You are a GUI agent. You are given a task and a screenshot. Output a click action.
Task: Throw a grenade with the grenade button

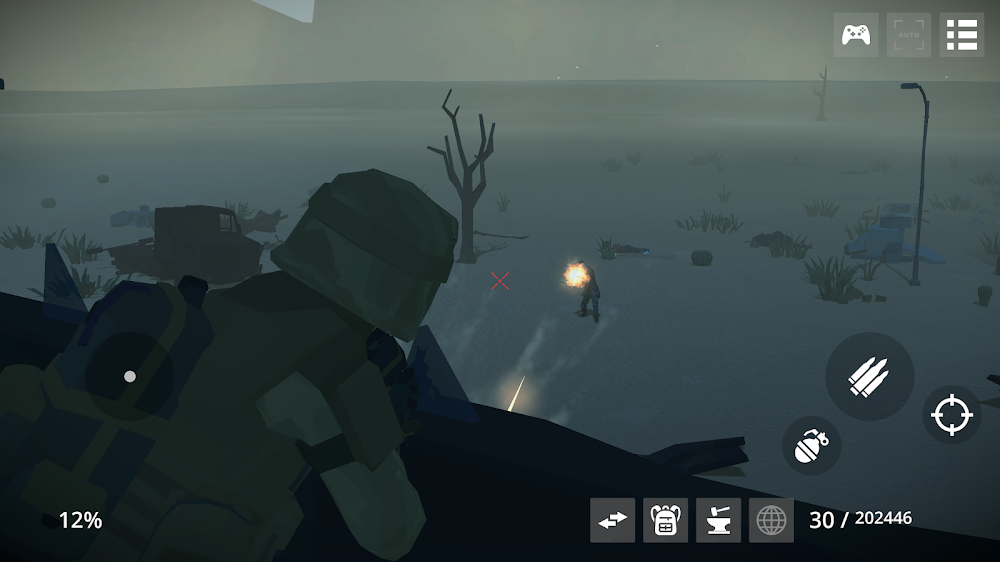tap(811, 446)
